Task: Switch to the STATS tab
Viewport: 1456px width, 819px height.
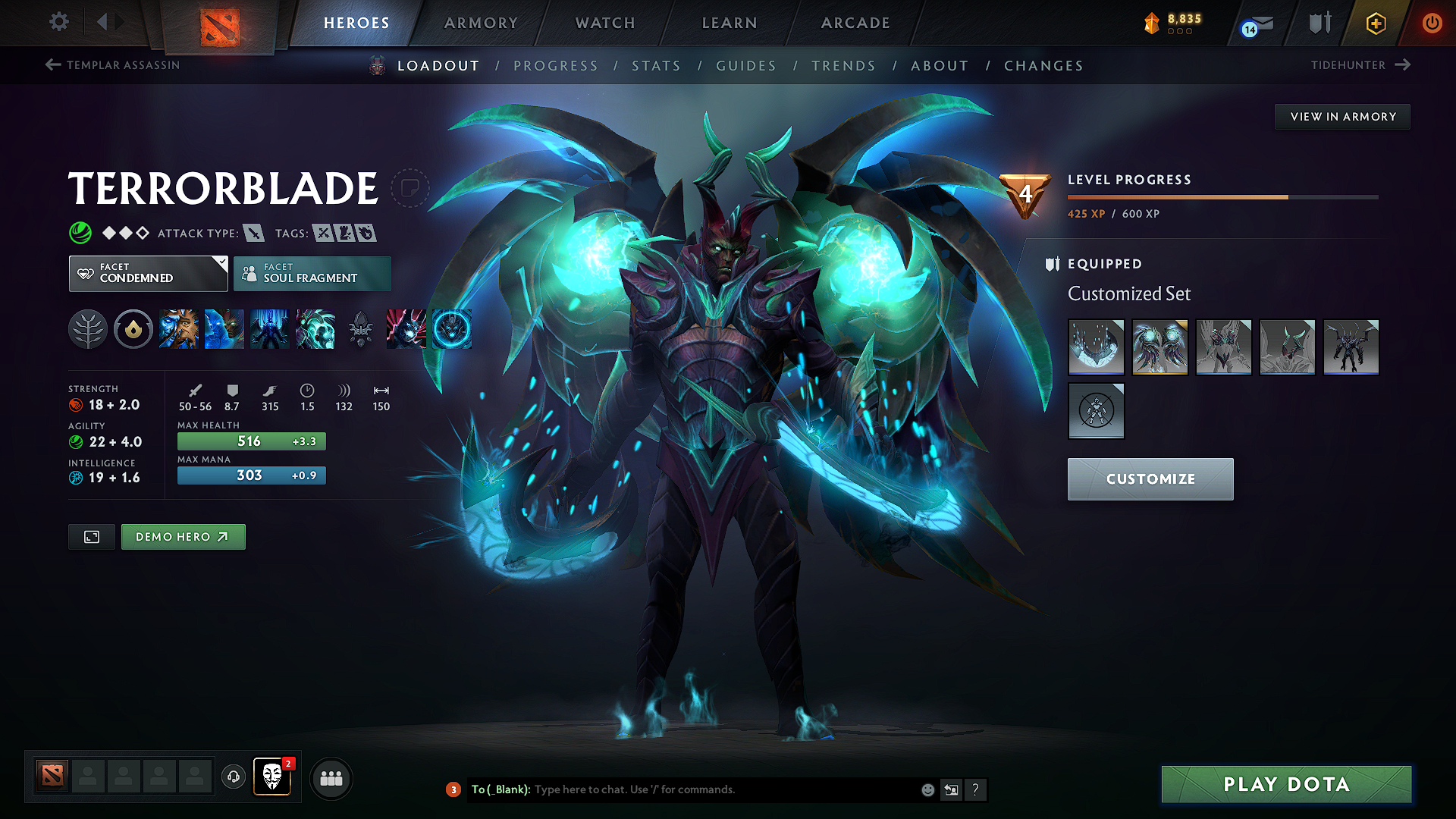Action: [657, 66]
